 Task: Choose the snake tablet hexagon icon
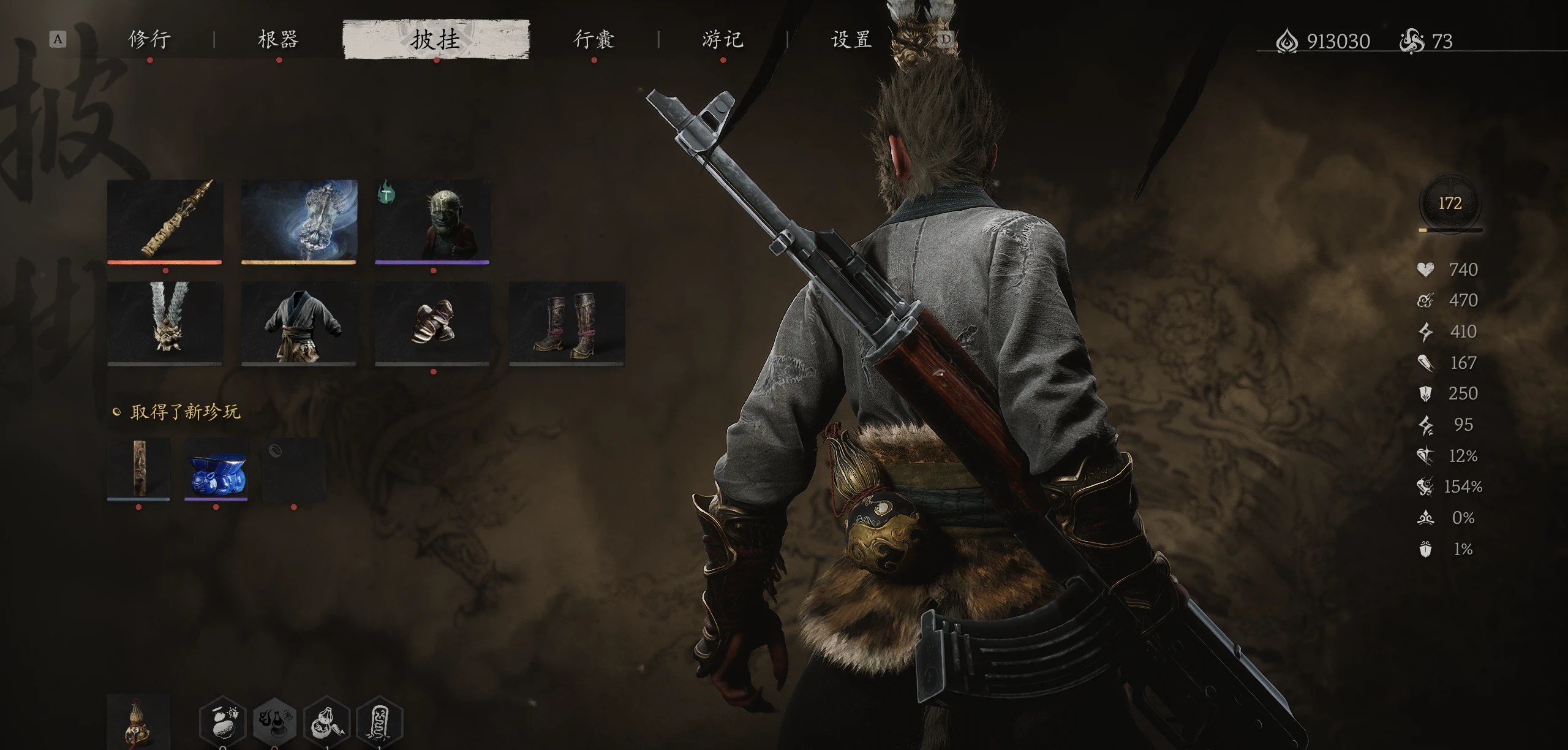coord(379,724)
